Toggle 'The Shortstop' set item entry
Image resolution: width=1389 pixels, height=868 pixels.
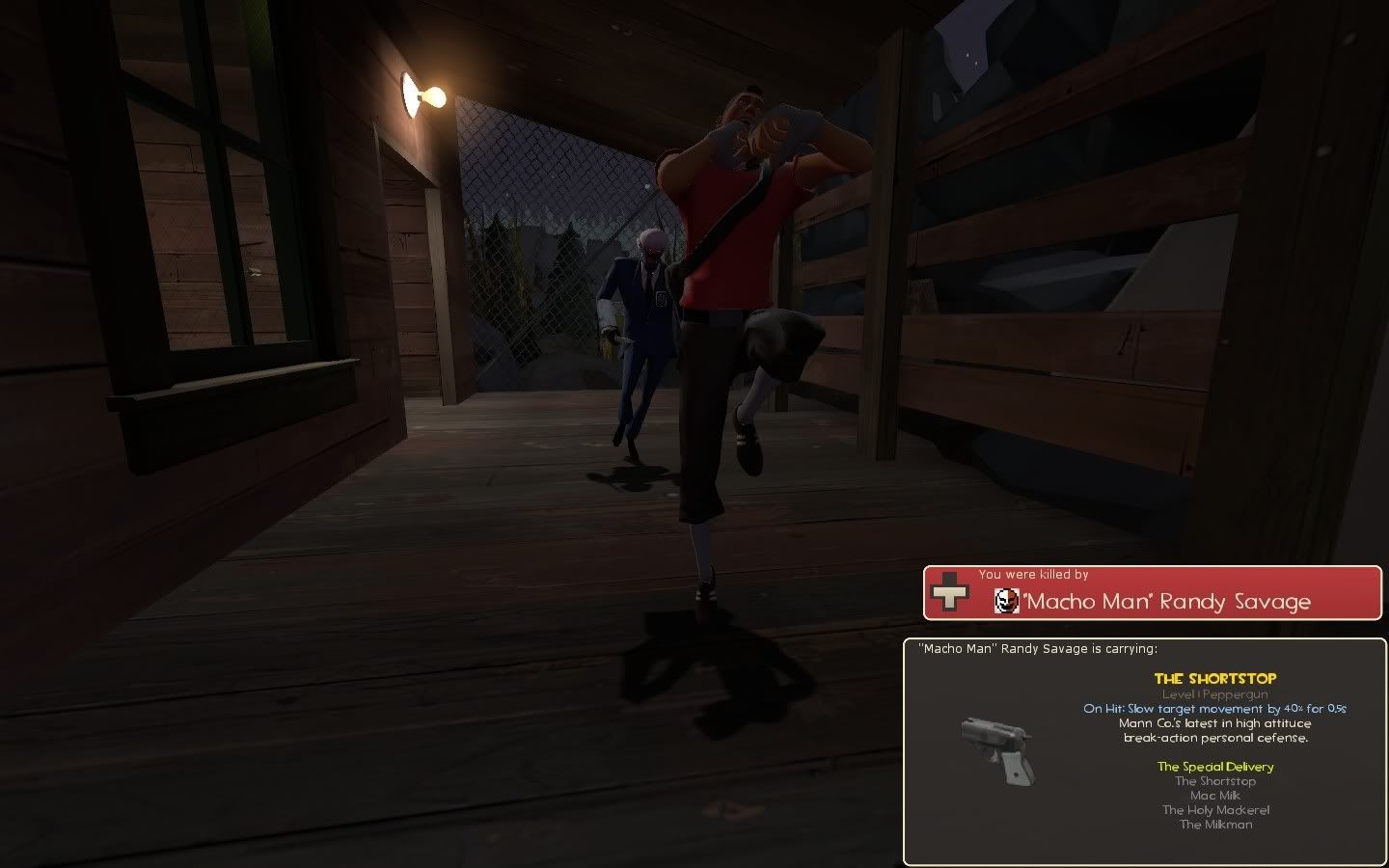click(x=1214, y=781)
